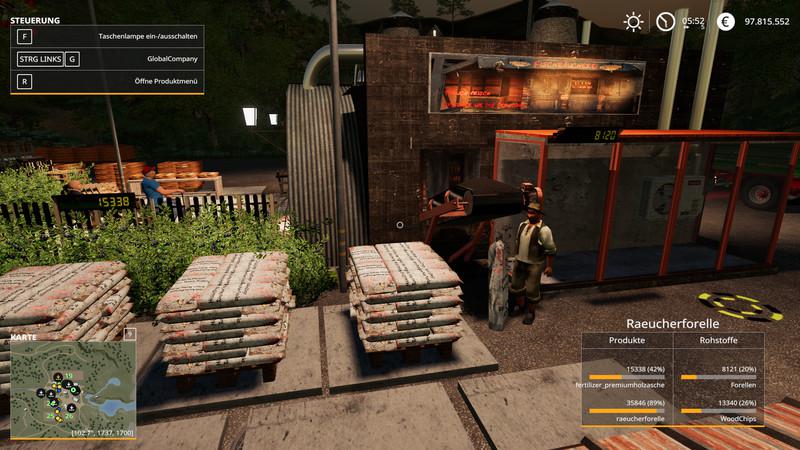Image resolution: width=800 pixels, height=450 pixels.
Task: Click the euro money icon
Action: (x=726, y=21)
